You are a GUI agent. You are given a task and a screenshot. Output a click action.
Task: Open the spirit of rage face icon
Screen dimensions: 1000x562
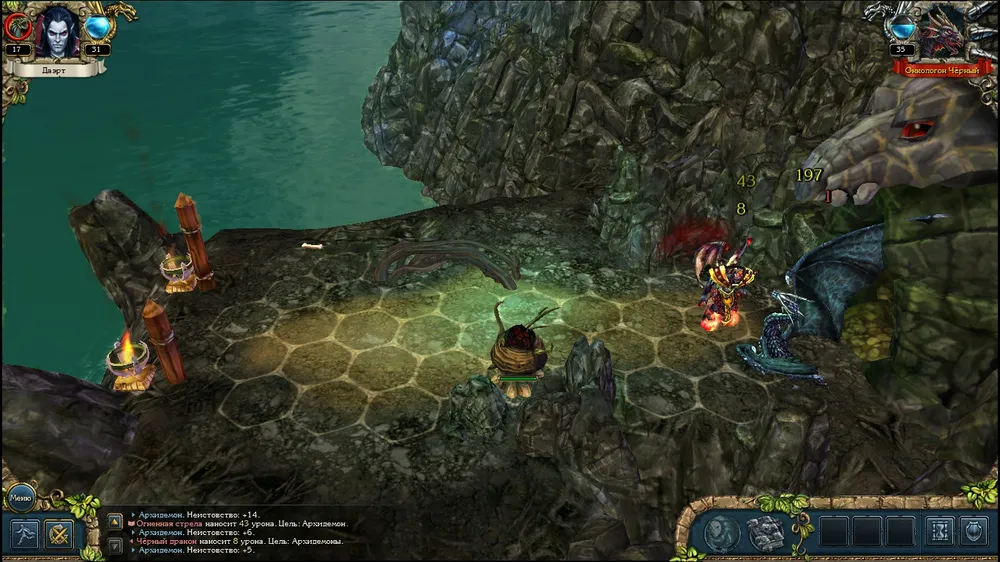point(721,533)
